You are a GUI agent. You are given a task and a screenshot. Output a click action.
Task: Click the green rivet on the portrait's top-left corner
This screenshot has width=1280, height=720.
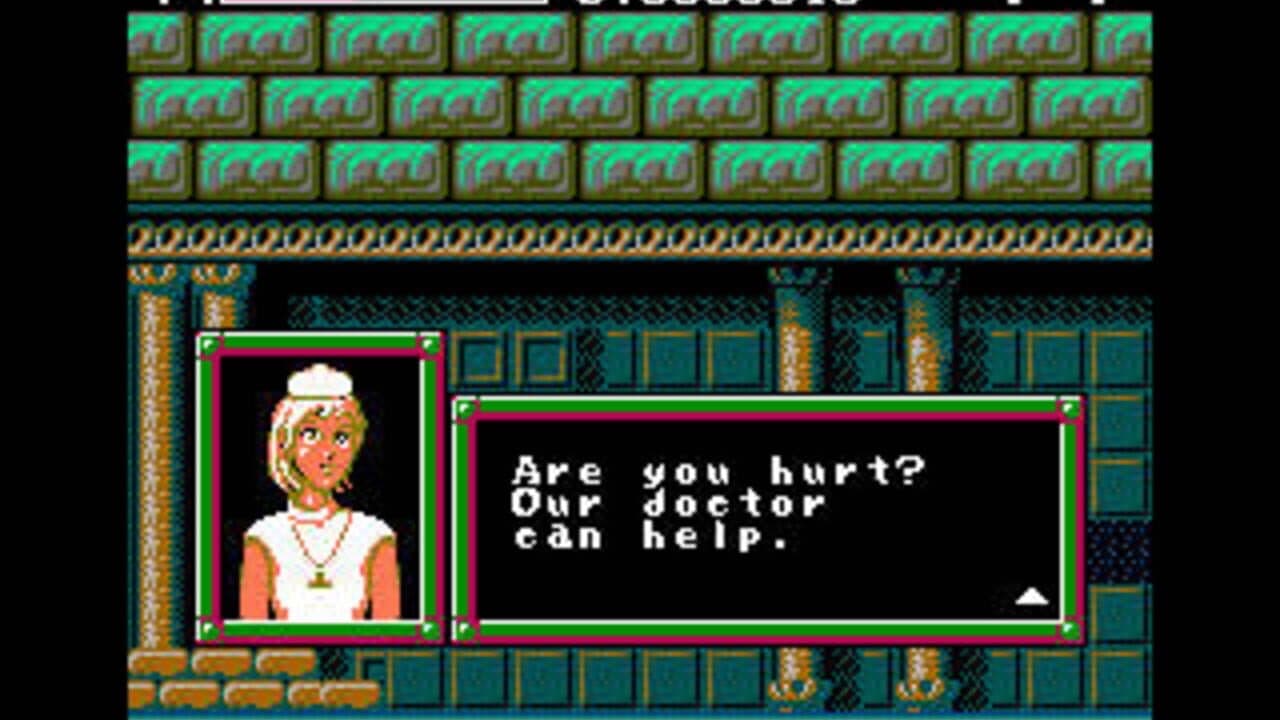pyautogui.click(x=210, y=345)
